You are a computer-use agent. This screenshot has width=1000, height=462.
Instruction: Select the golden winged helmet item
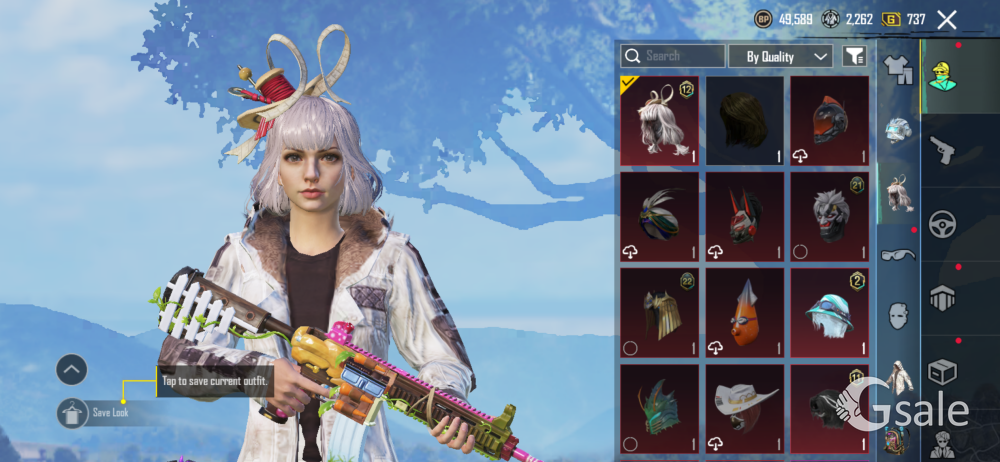pos(660,312)
